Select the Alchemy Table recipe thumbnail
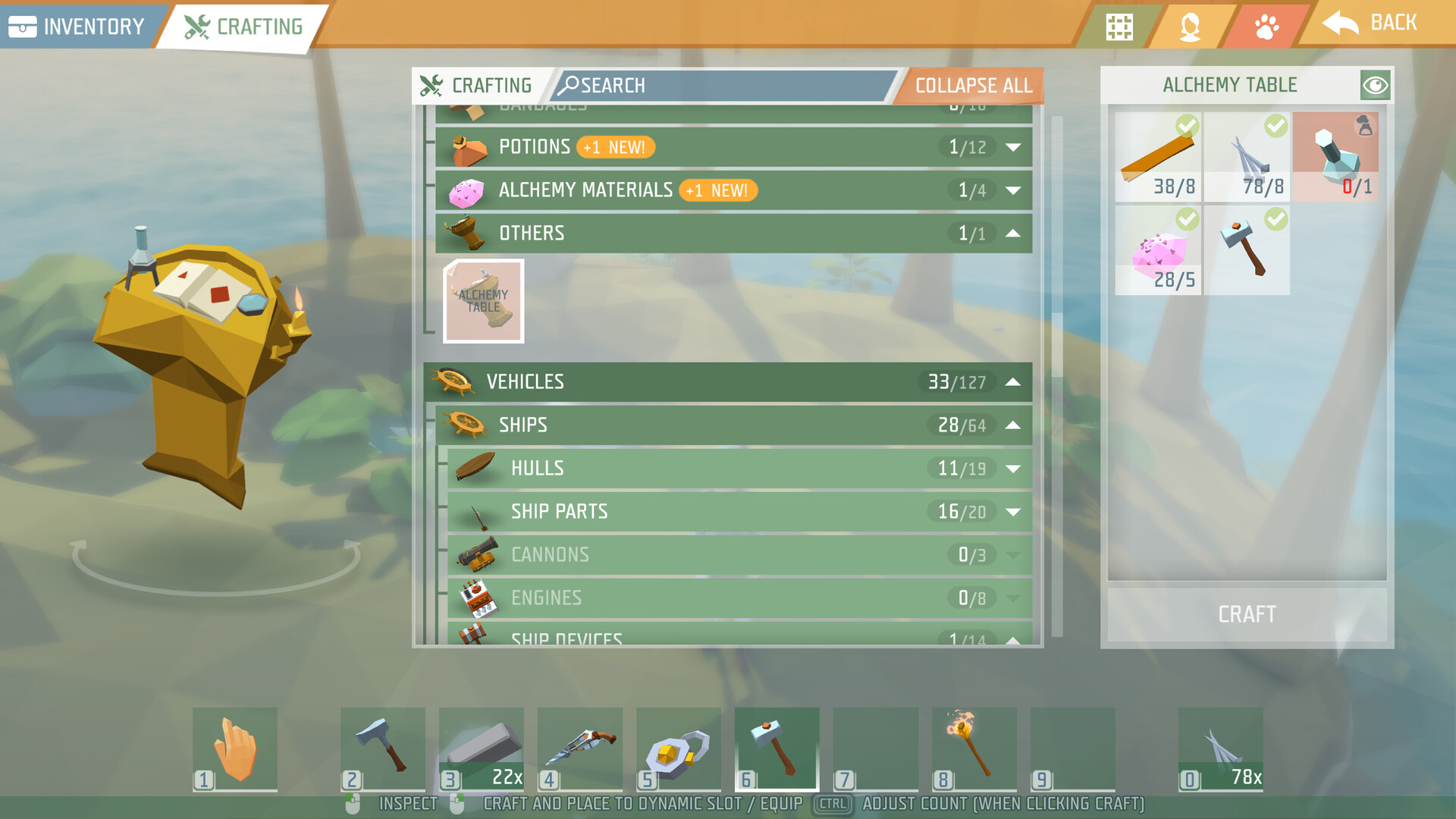The image size is (1456, 819). [483, 301]
